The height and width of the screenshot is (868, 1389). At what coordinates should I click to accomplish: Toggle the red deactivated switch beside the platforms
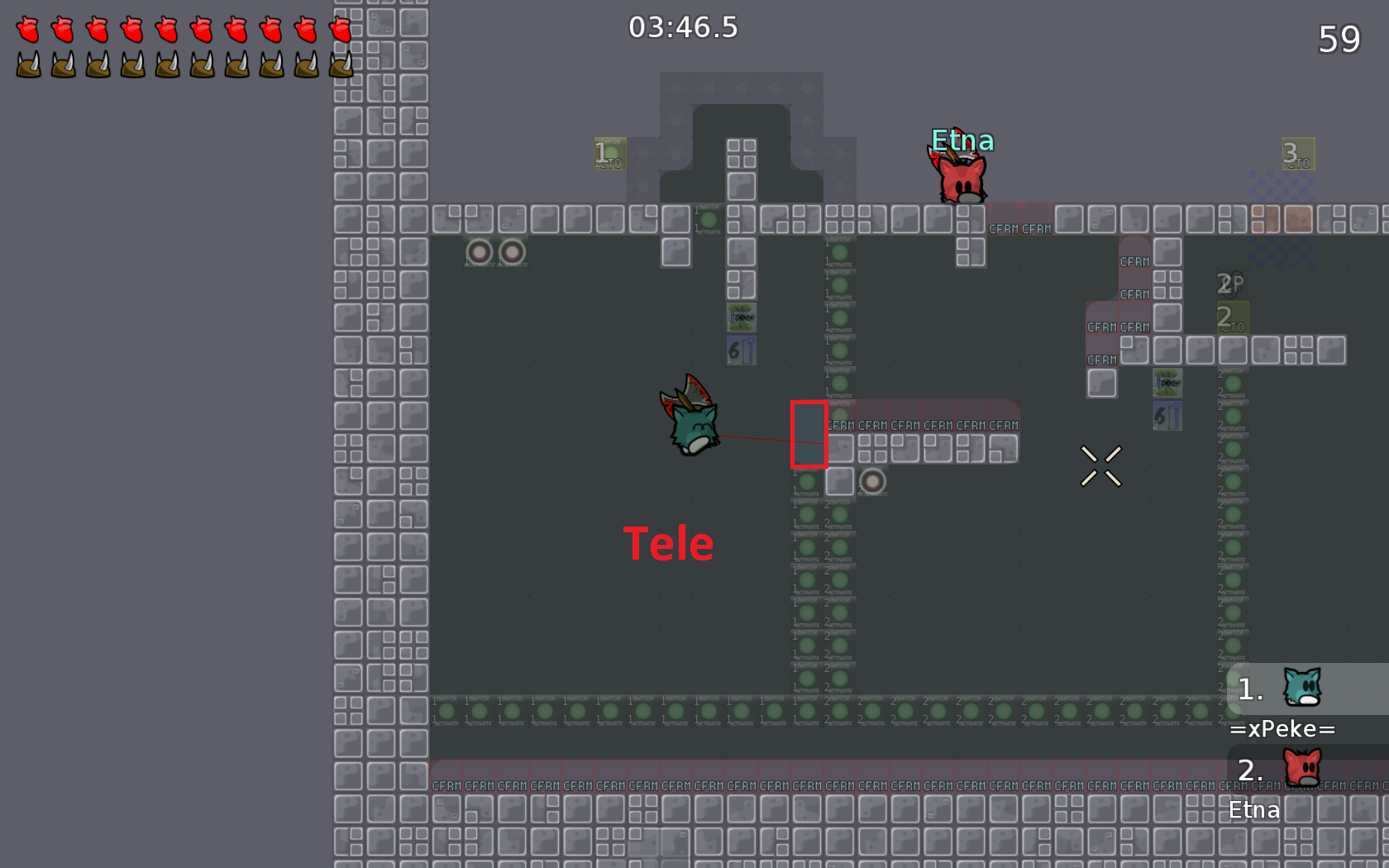pos(872,481)
